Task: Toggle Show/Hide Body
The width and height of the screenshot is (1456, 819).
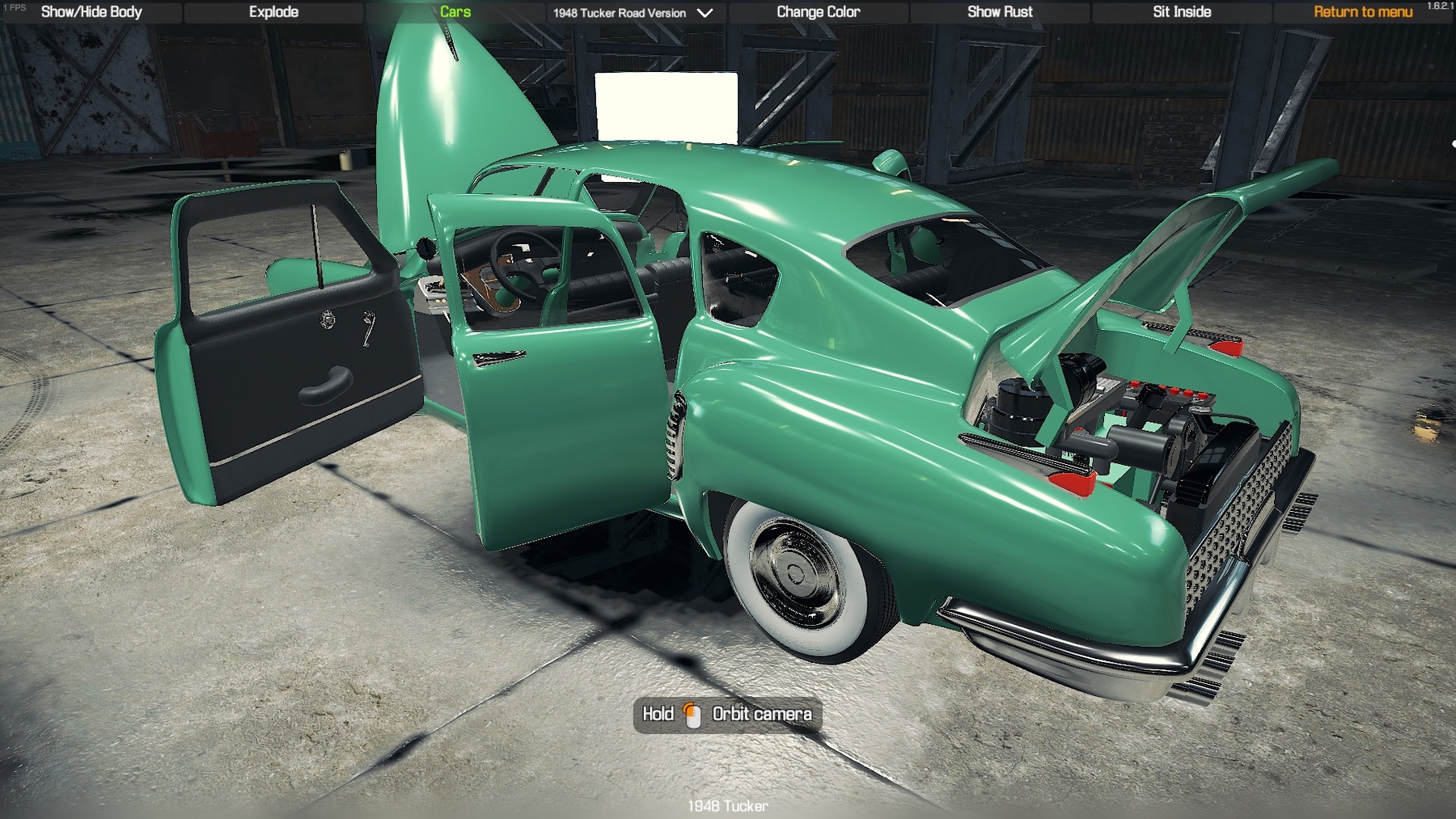Action: [91, 12]
